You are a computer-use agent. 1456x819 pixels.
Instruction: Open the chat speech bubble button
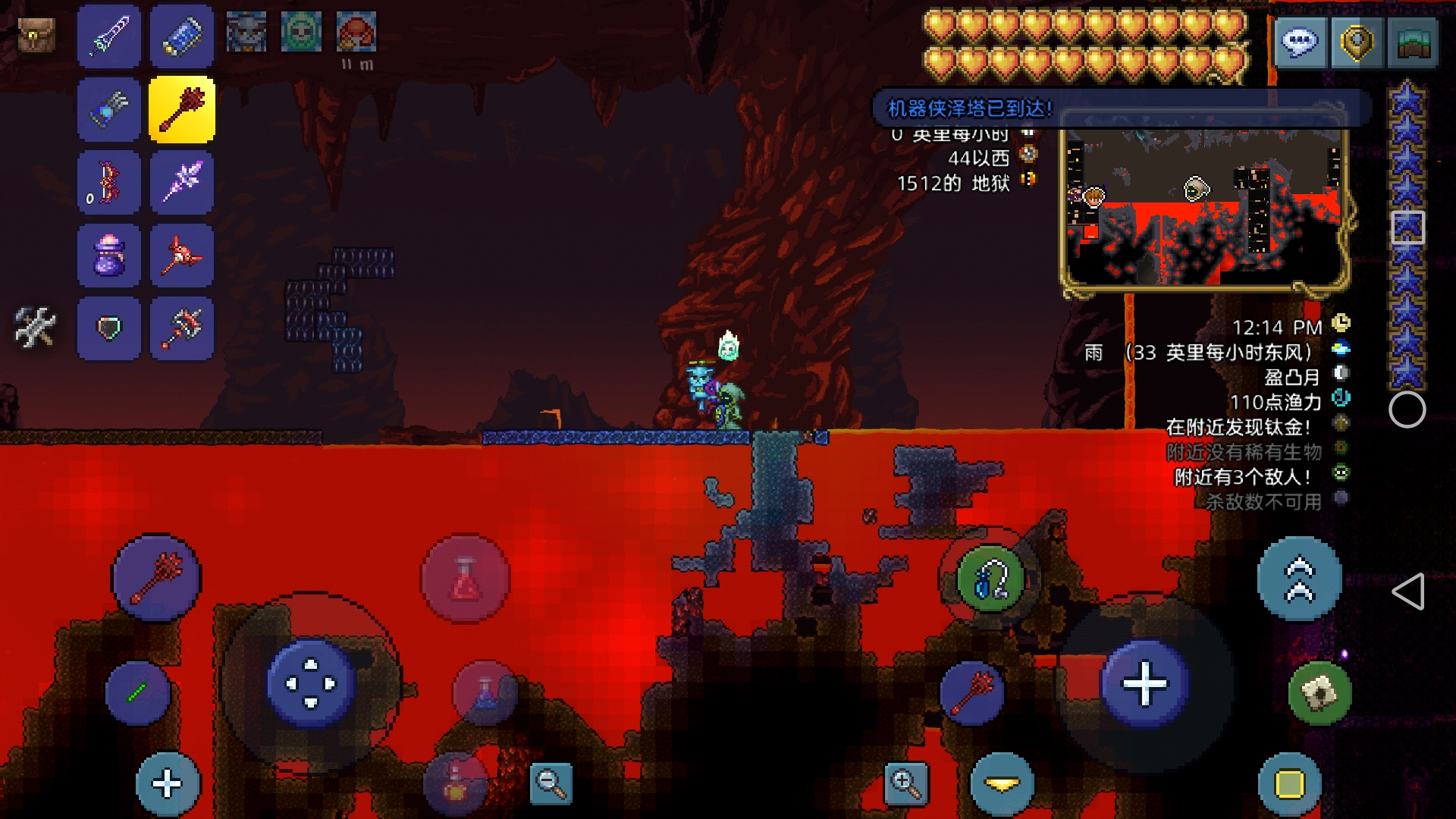coord(1300,43)
